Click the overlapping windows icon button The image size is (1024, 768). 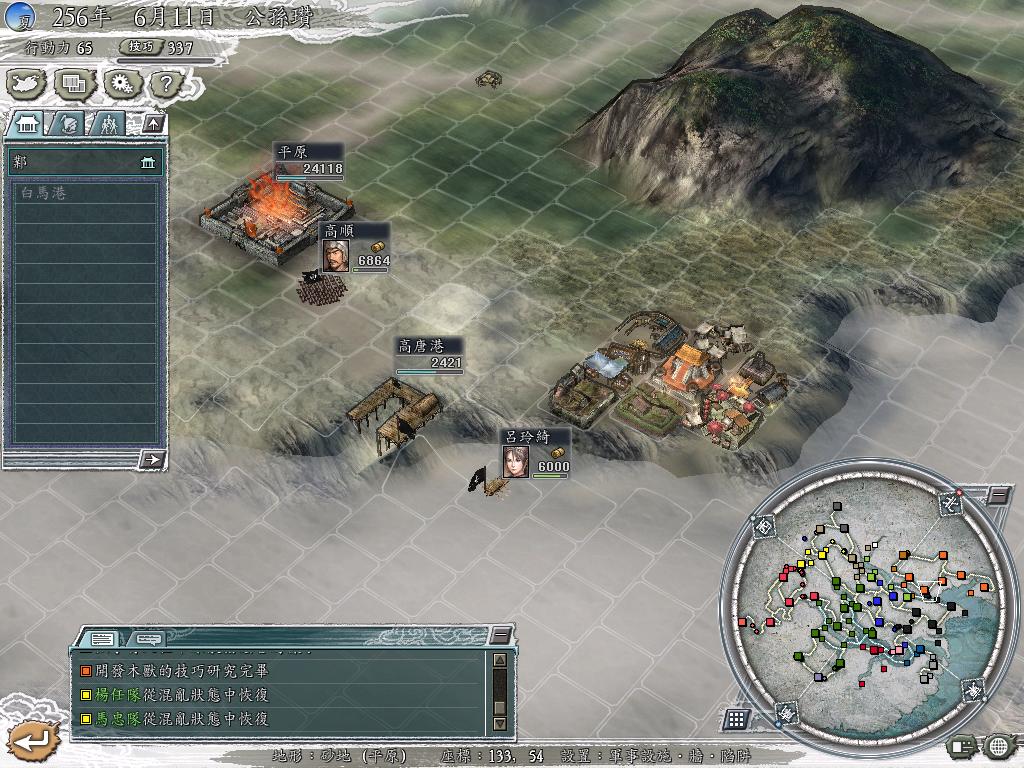[75, 83]
